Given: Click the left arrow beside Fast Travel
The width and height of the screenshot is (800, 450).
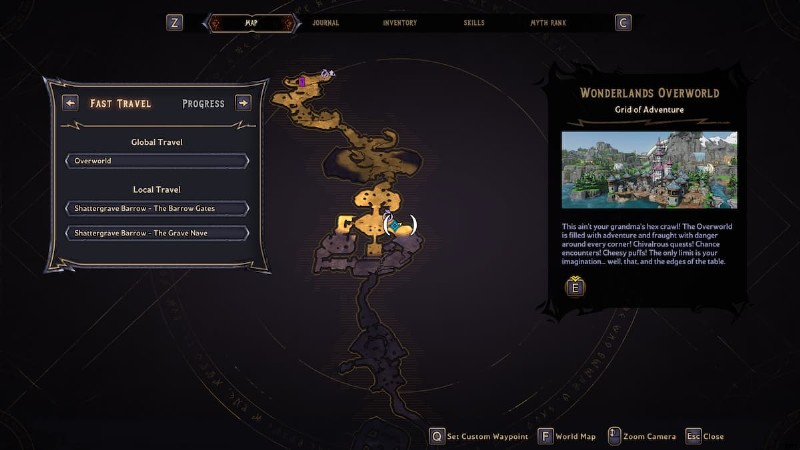Looking at the screenshot, I should click(70, 102).
